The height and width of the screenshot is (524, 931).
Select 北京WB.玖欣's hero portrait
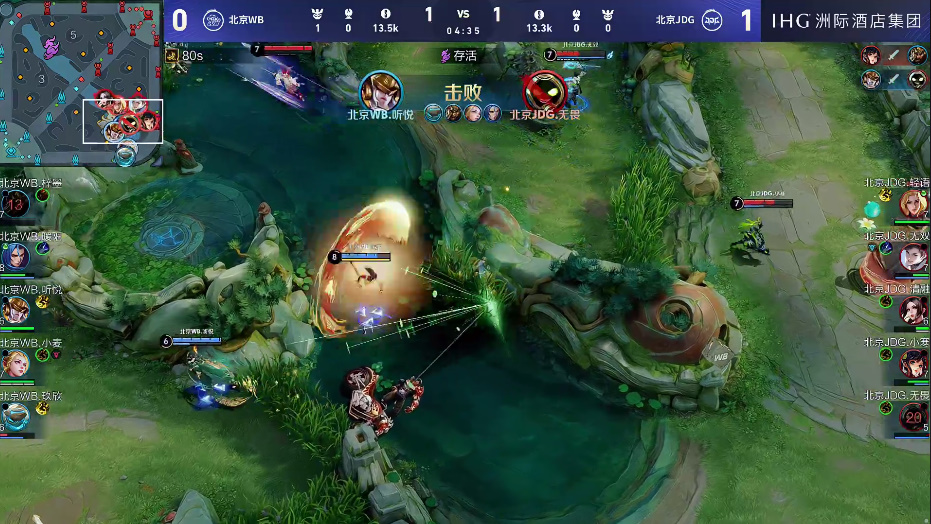pos(15,415)
